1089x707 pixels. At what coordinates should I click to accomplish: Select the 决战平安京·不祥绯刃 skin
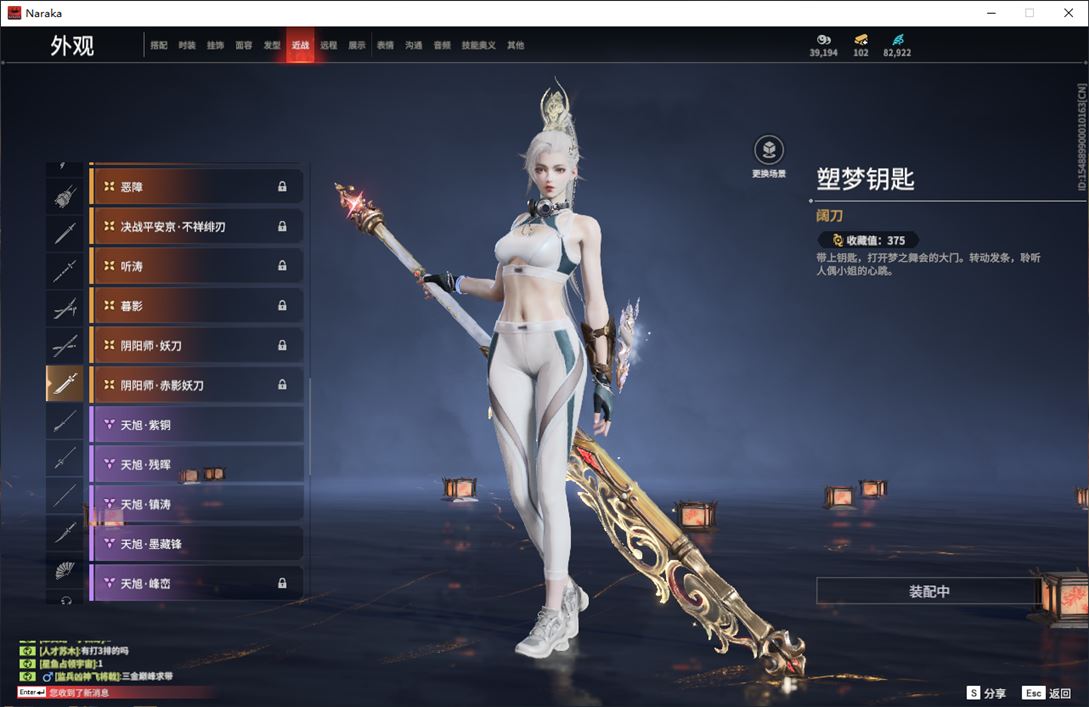point(196,227)
